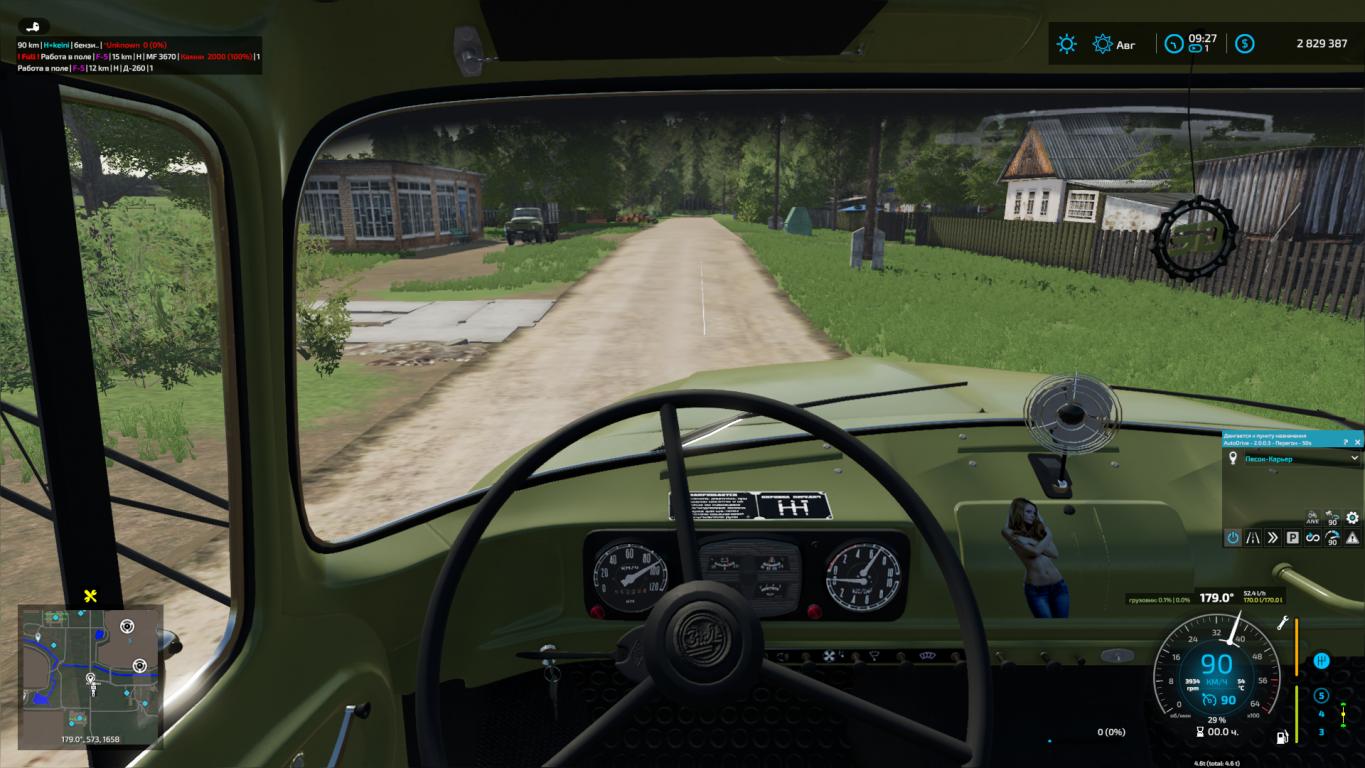
Task: Expand the Песок-Карьер destination dropdown
Action: pos(1354,458)
